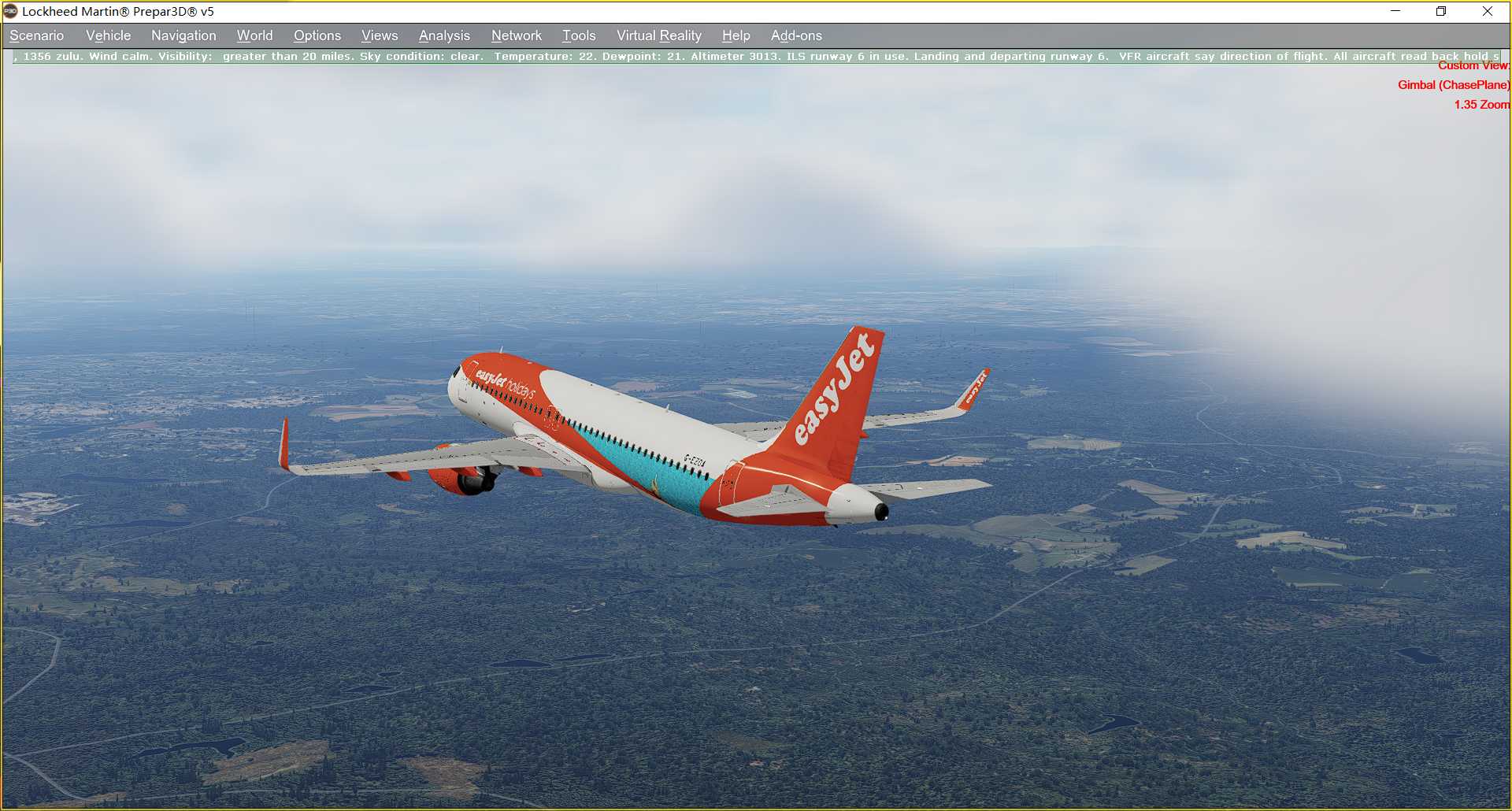Open the Virtual Reality menu
Image resolution: width=1512 pixels, height=811 pixels.
coord(658,35)
